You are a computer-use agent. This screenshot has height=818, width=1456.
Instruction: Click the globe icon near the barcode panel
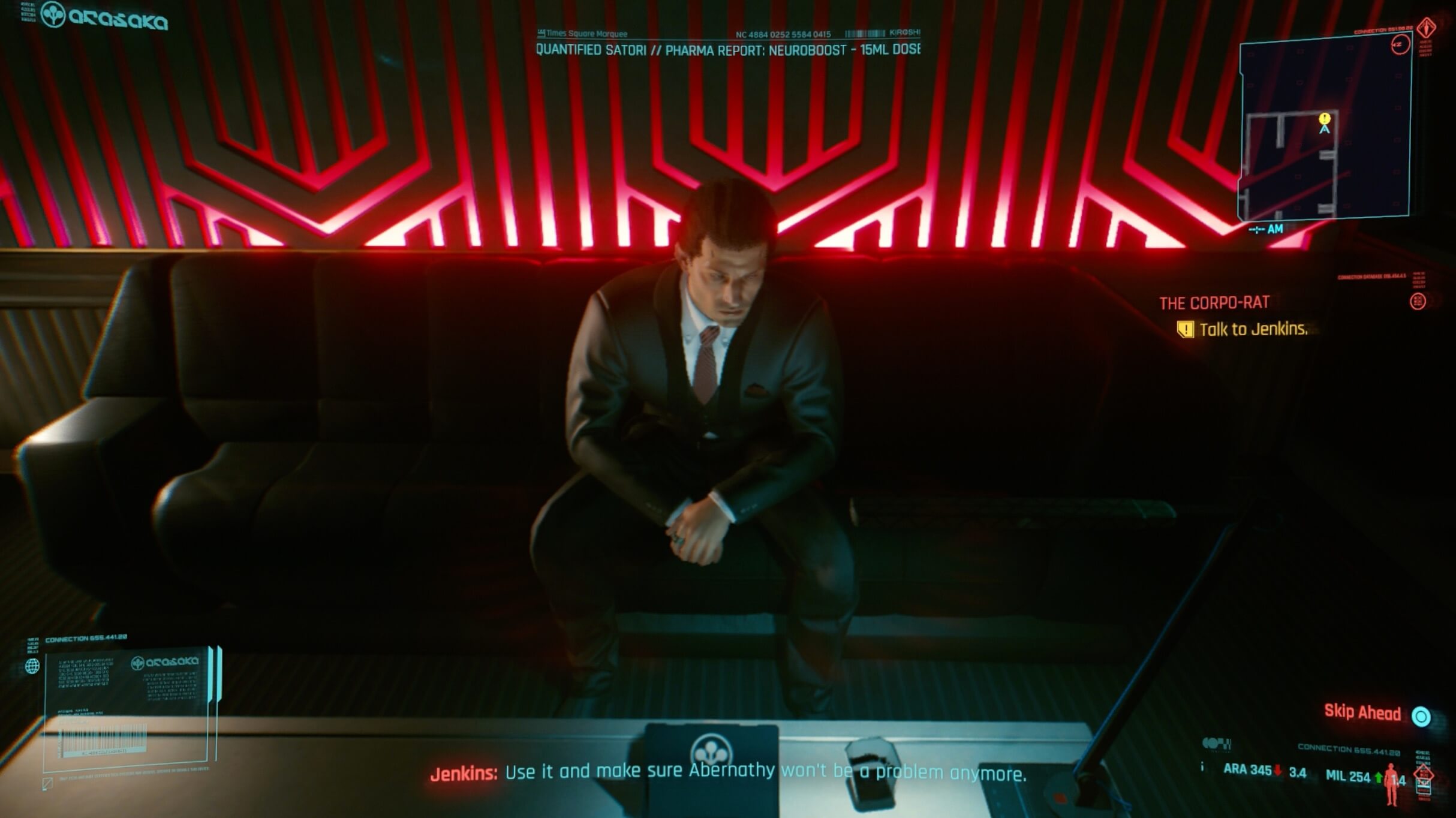33,666
